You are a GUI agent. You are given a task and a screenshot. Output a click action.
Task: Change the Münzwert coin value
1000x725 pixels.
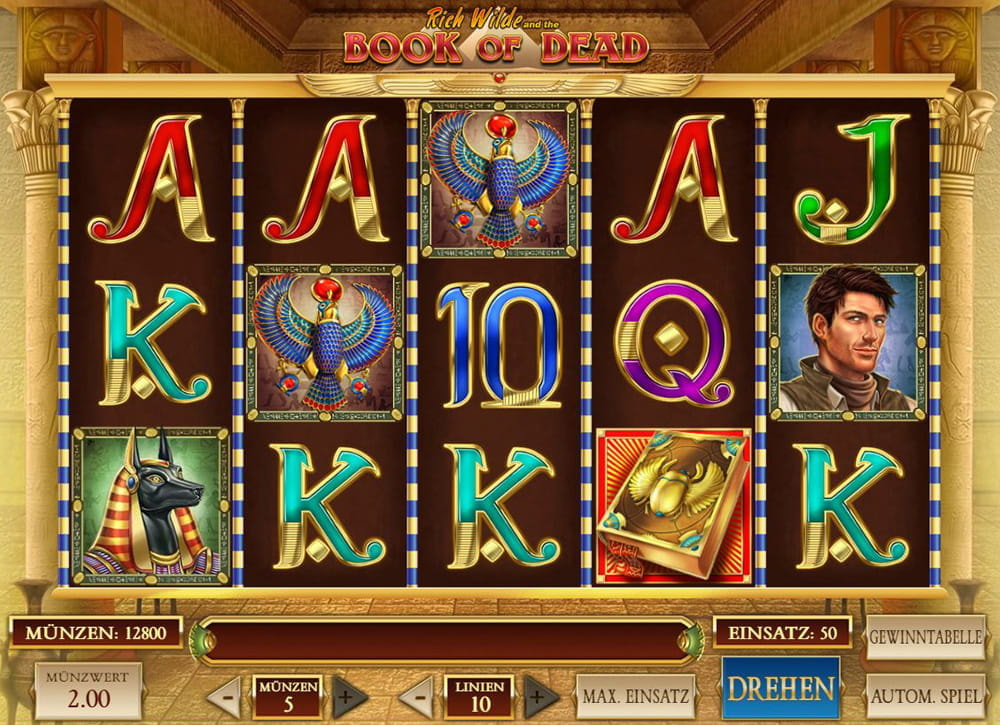[88, 689]
